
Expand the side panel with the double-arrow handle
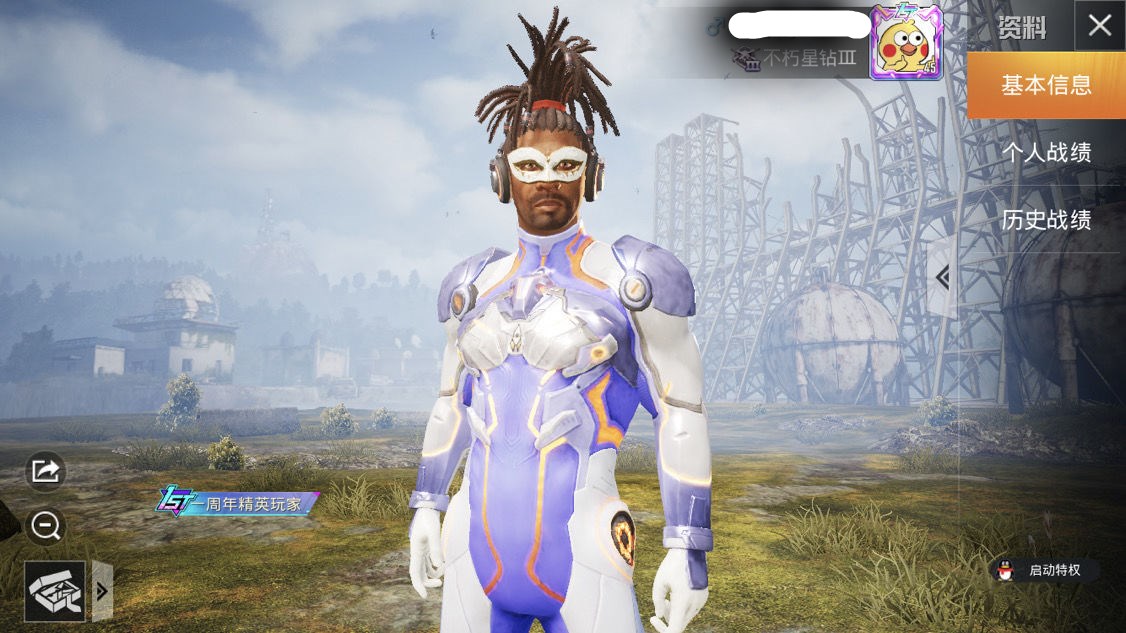click(942, 278)
